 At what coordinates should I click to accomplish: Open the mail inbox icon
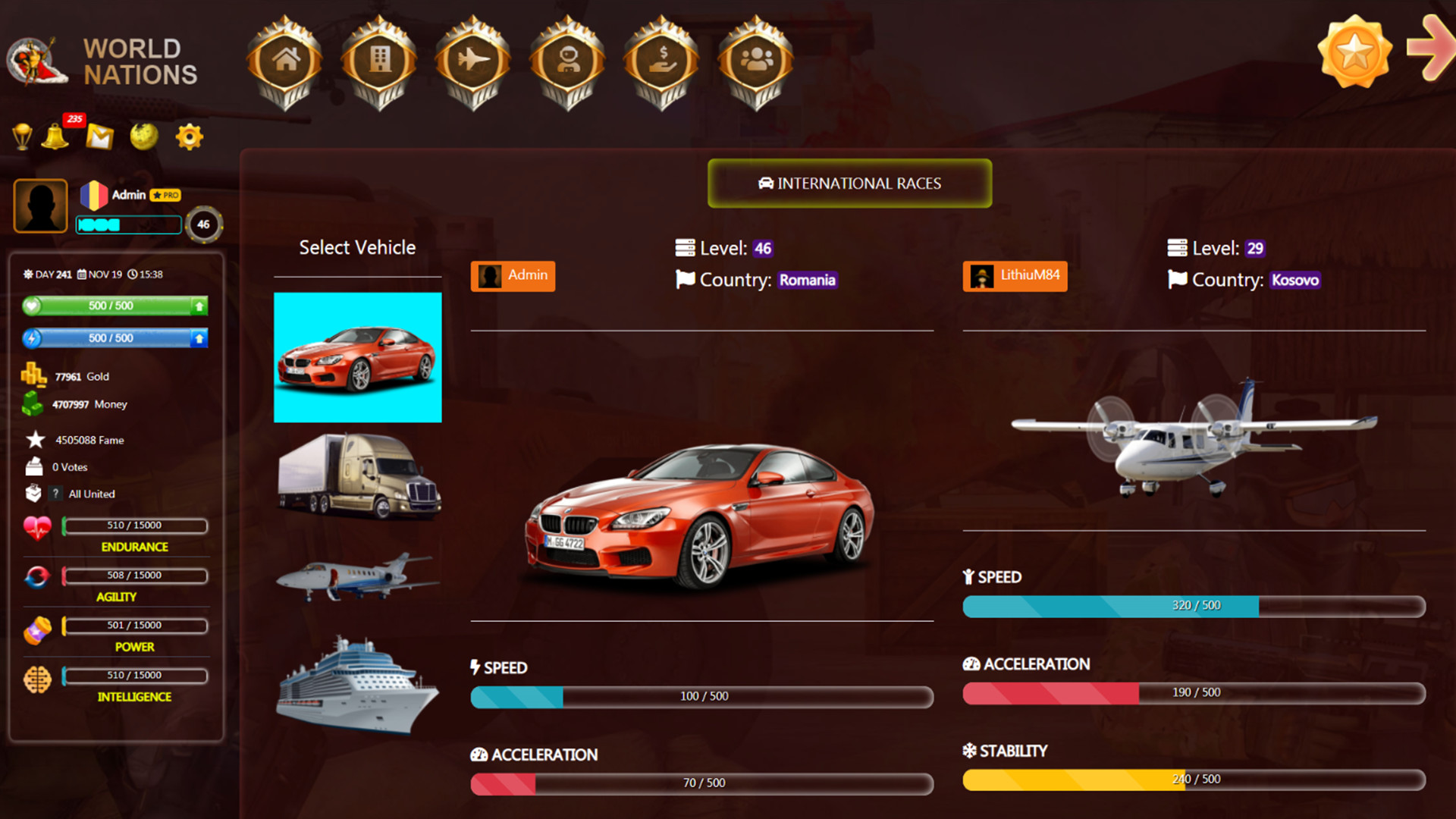[x=99, y=136]
